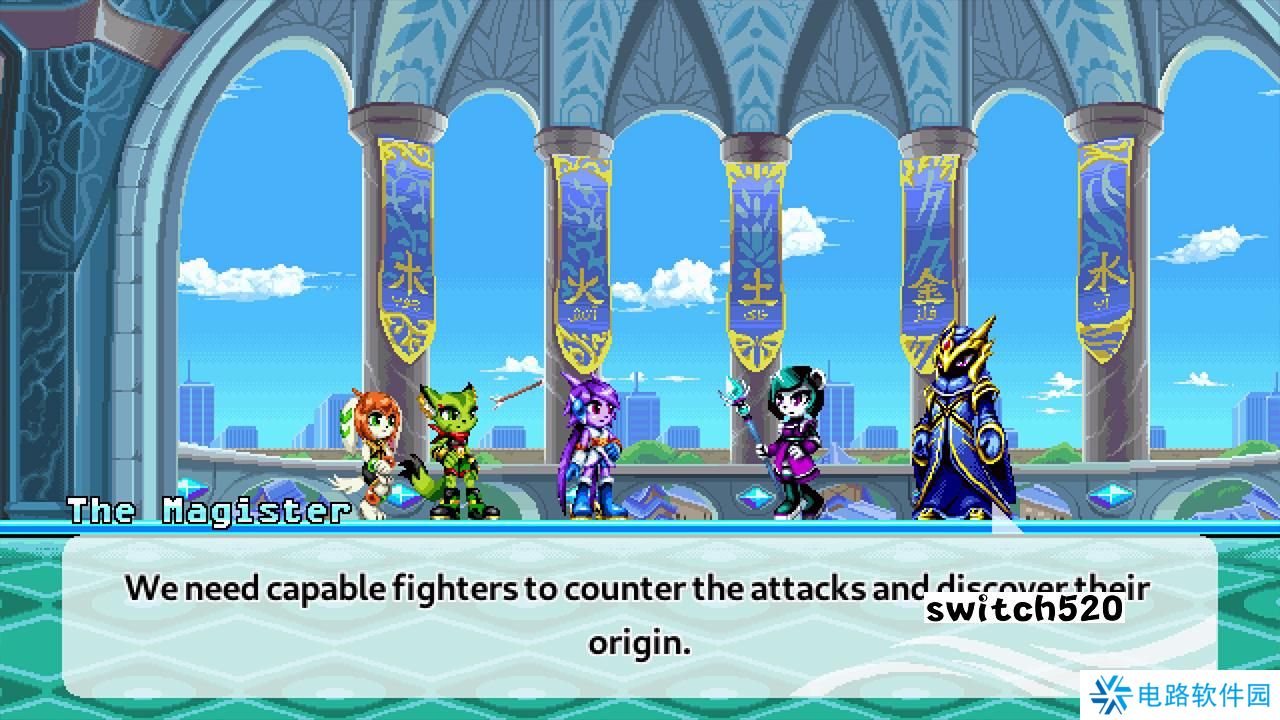Viewport: 1280px width, 720px height.
Task: Advance the dialogue box text
Action: pyautogui.click(x=640, y=610)
